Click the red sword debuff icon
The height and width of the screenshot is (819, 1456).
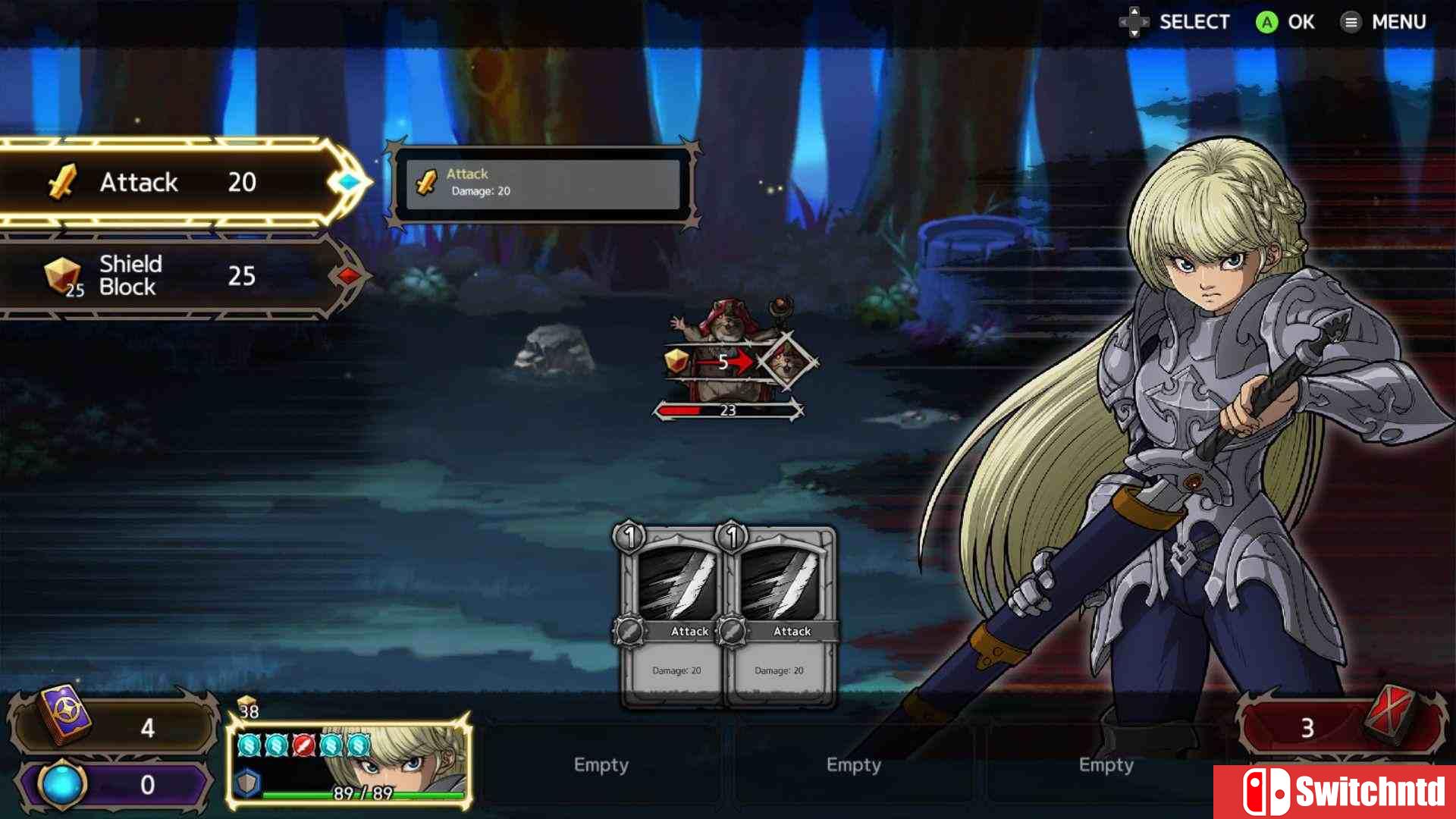pos(303,747)
